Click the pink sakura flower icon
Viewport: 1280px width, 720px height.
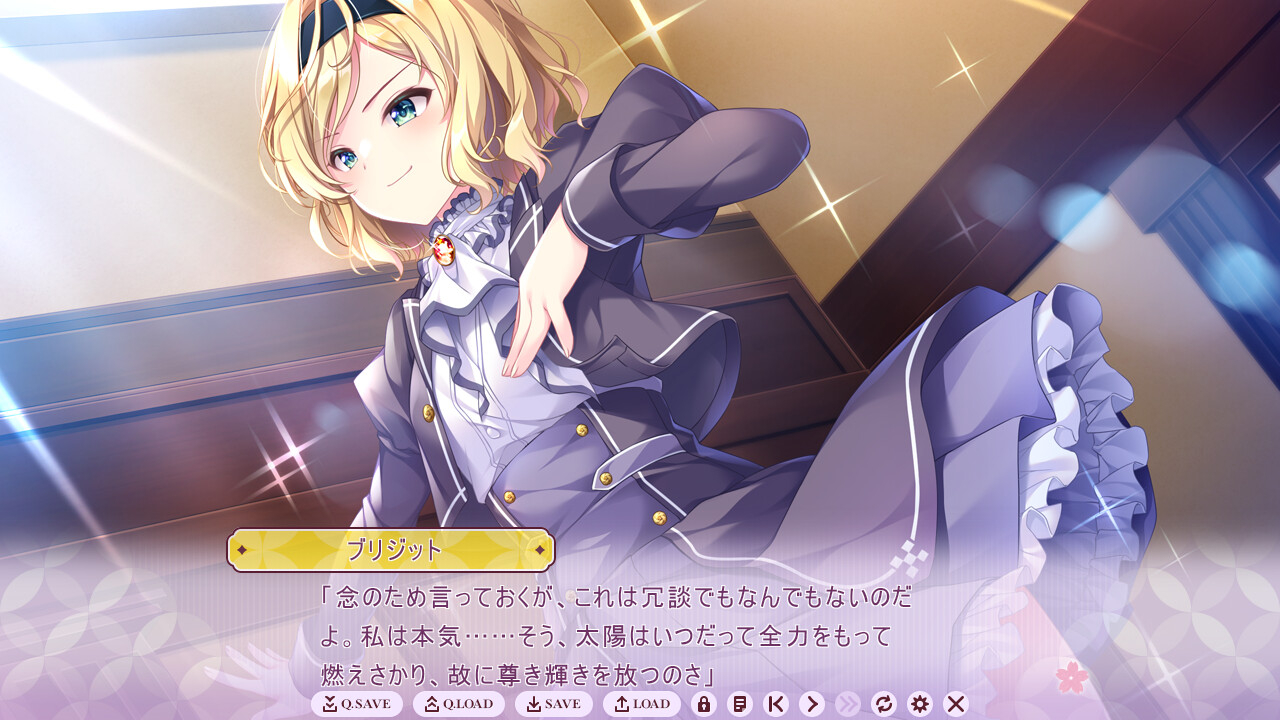pyautogui.click(x=1070, y=676)
